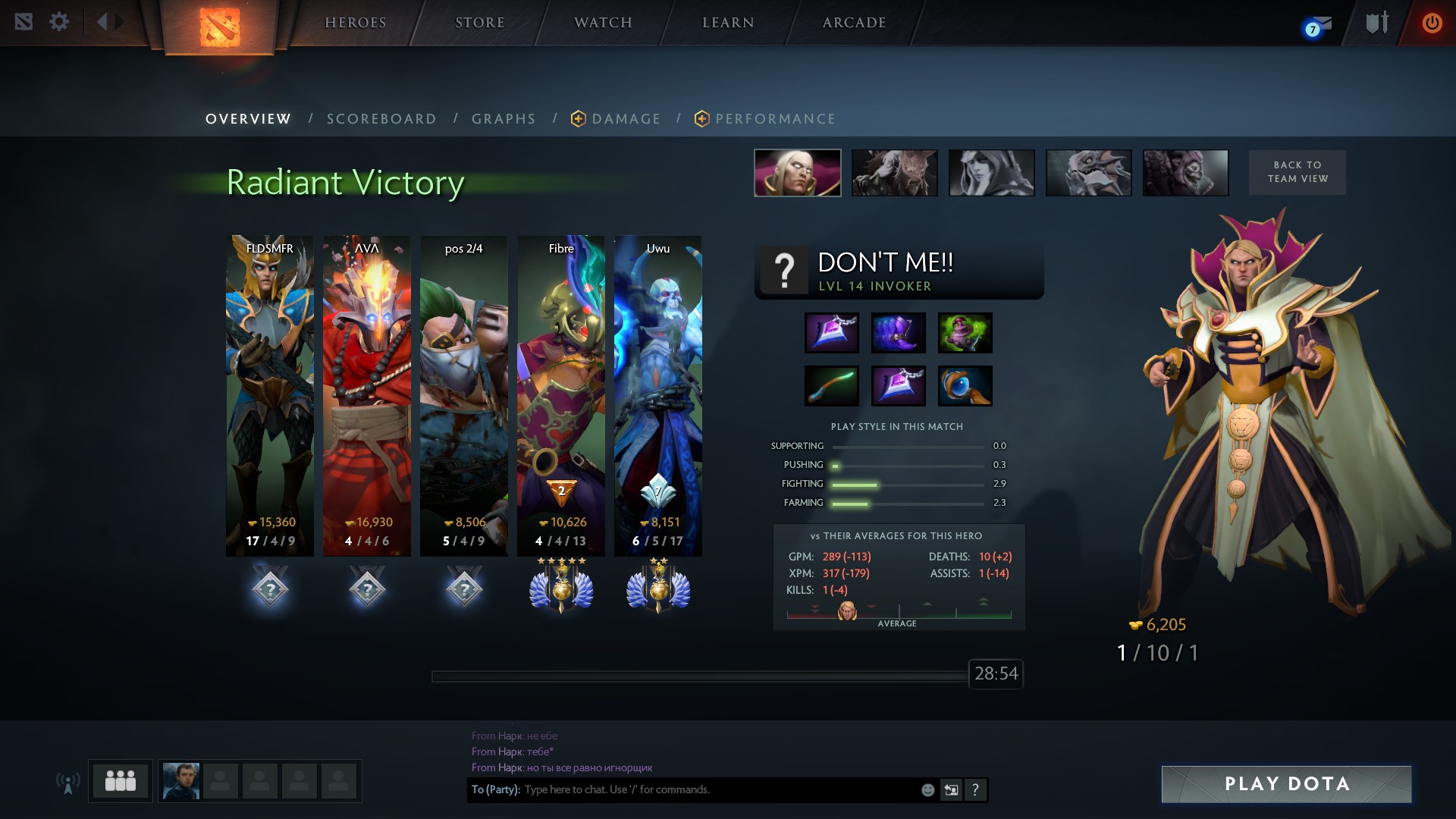
Task: Open the Heroes menu
Action: click(x=355, y=23)
